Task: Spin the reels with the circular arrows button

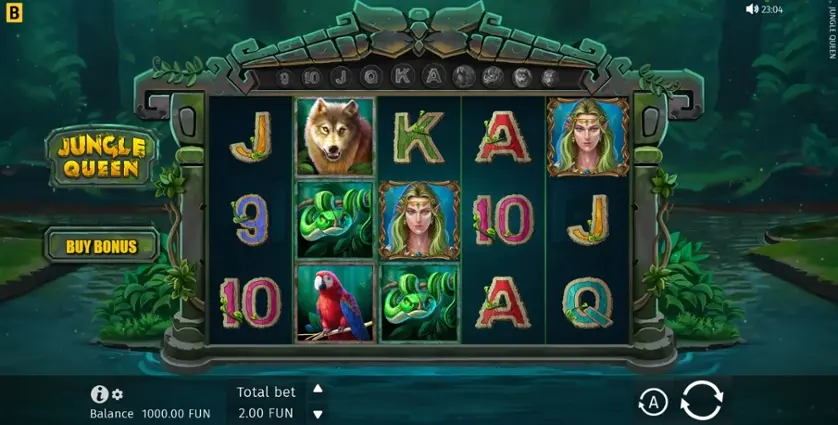Action: [x=701, y=401]
